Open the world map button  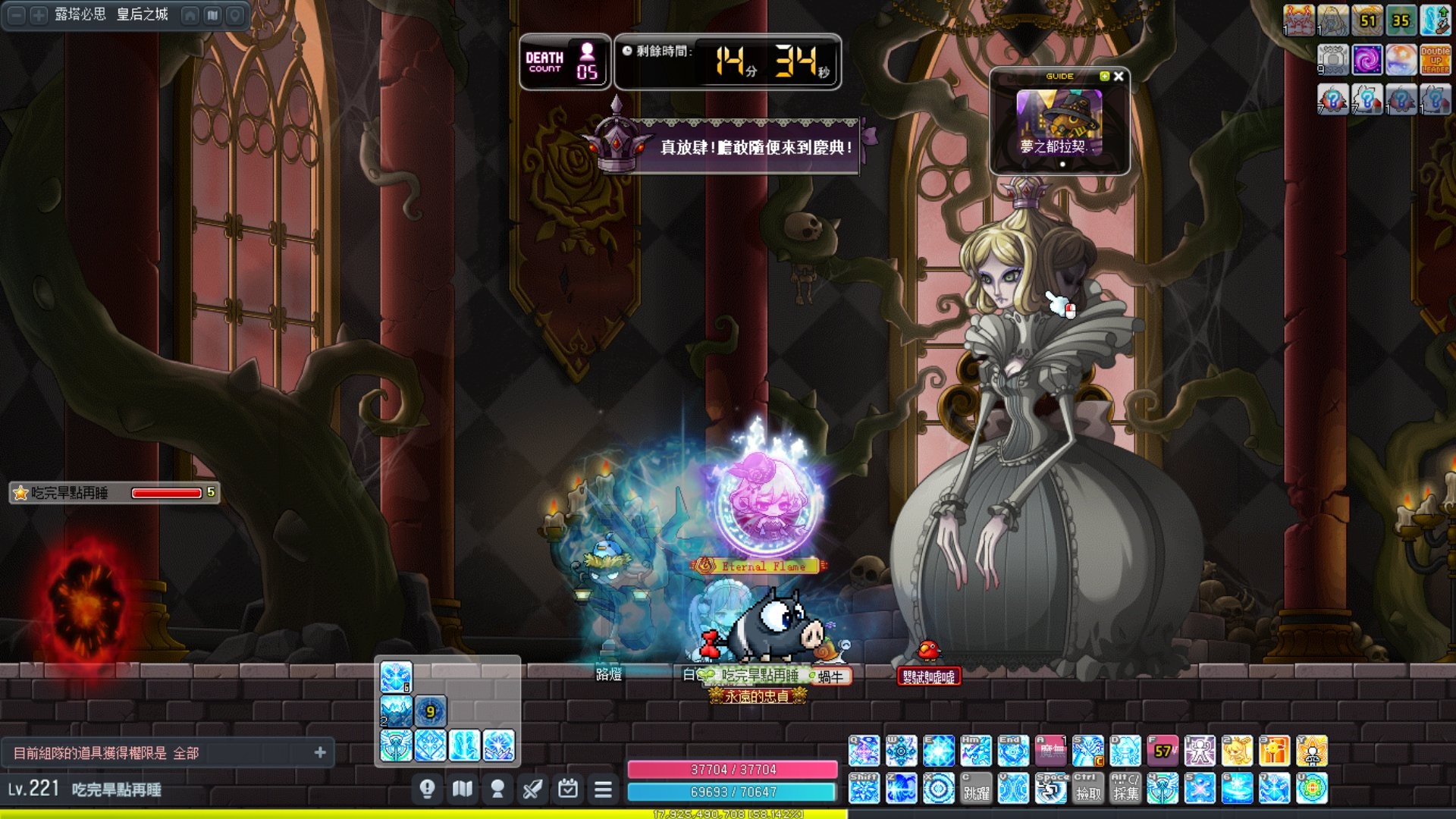(463, 790)
